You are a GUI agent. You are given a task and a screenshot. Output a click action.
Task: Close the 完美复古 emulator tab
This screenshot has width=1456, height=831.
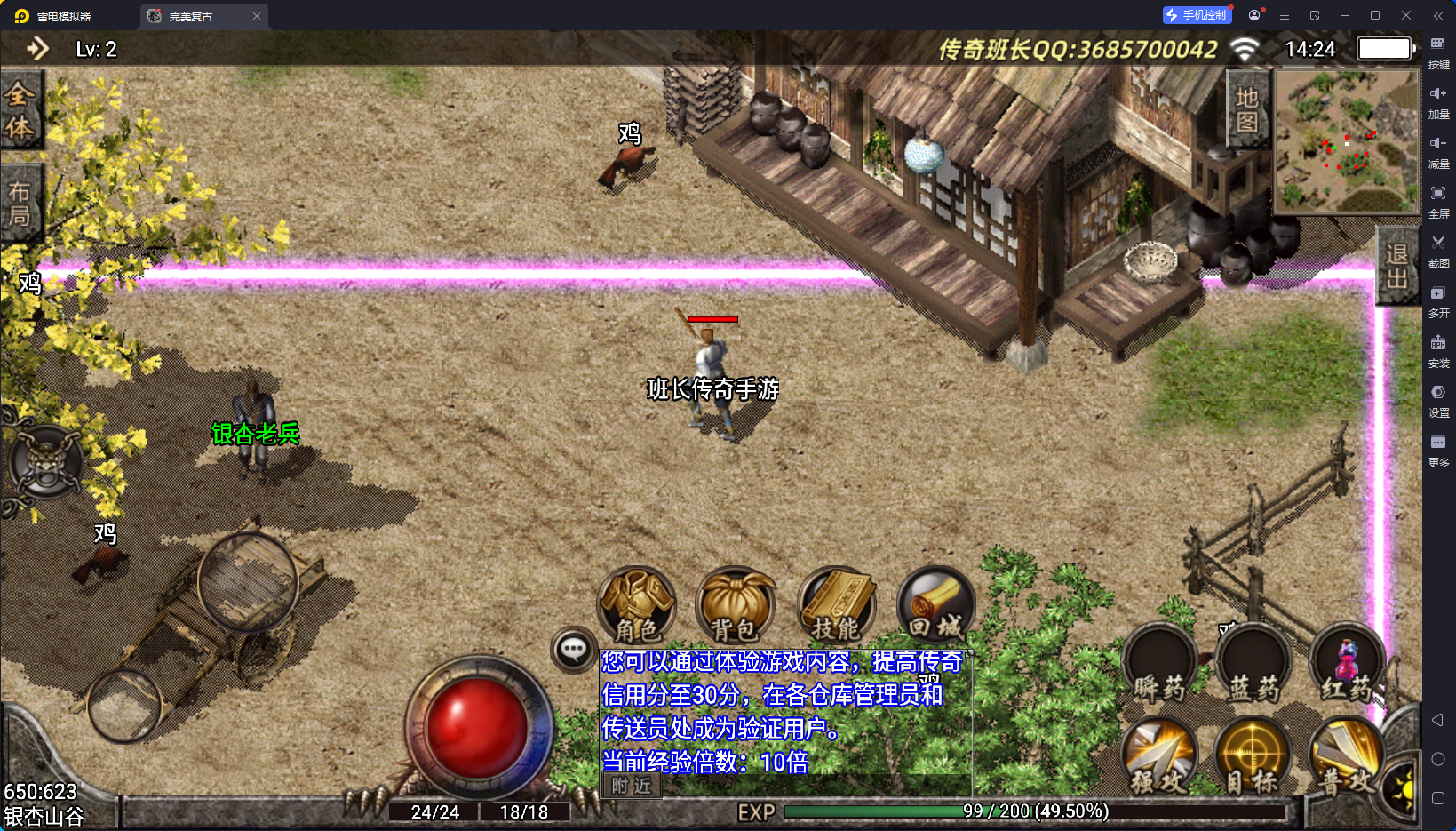click(257, 16)
